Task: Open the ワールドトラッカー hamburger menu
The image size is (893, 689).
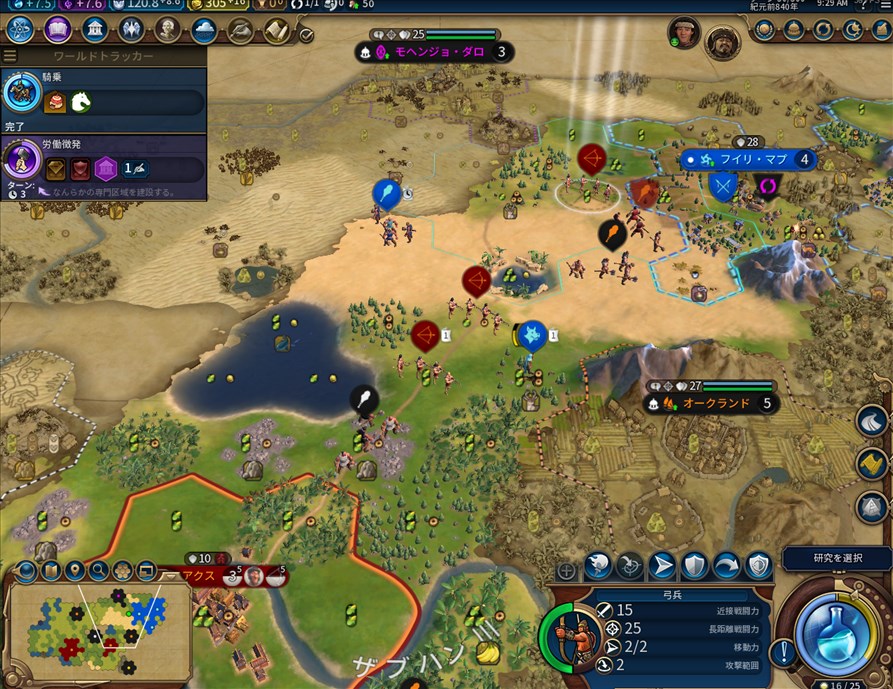Action: click(11, 57)
